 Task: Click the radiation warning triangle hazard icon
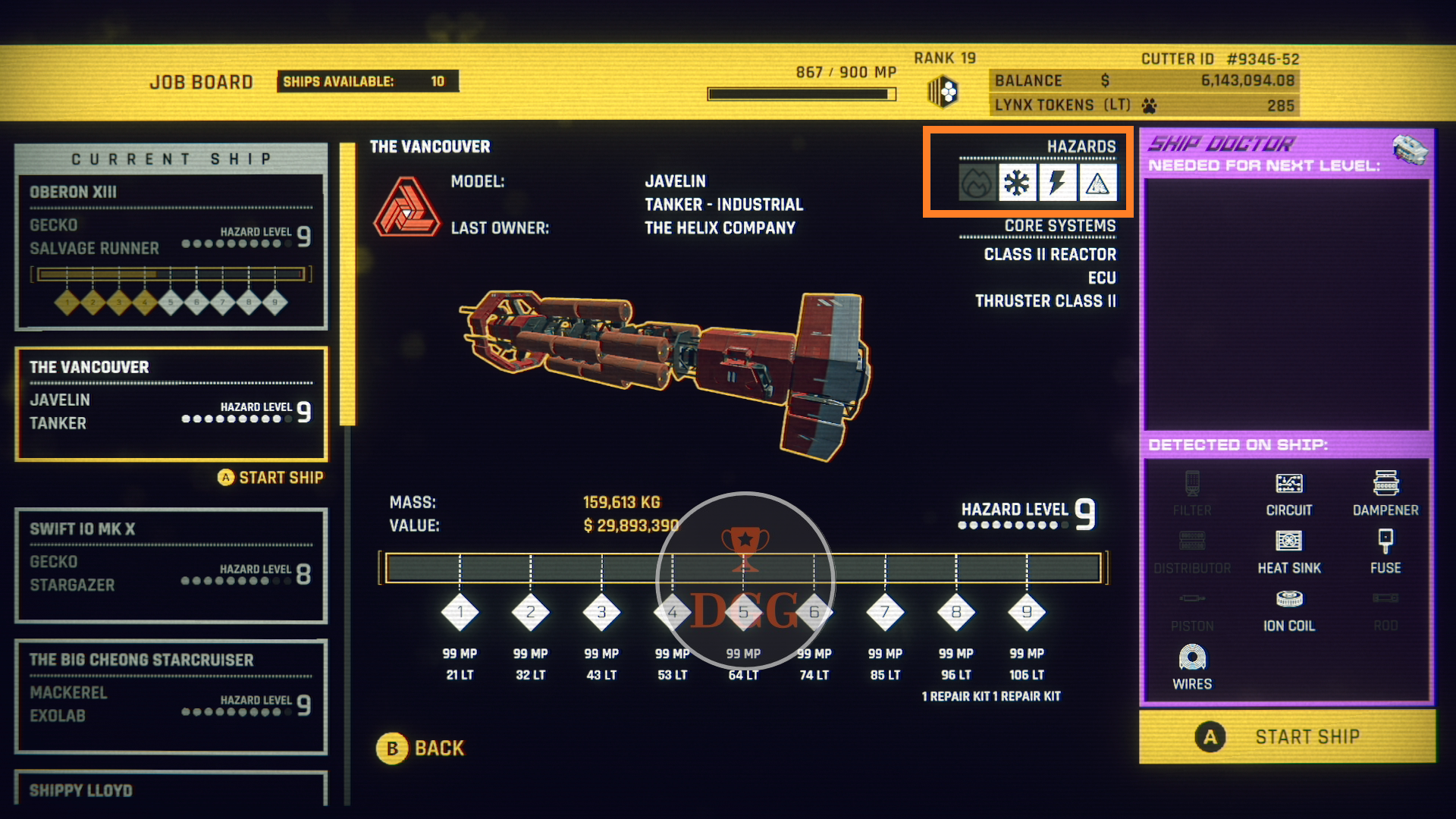[1097, 183]
